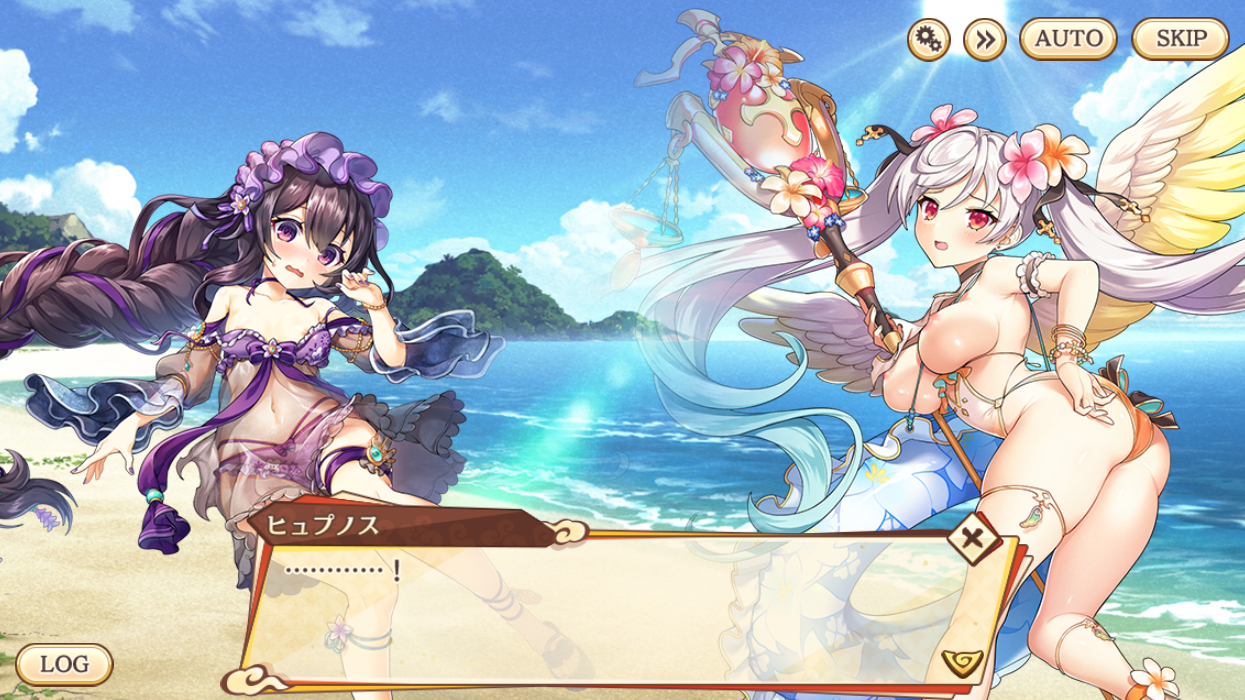The width and height of the screenshot is (1245, 700).
Task: Open the dialogue LOG
Action: 65,663
